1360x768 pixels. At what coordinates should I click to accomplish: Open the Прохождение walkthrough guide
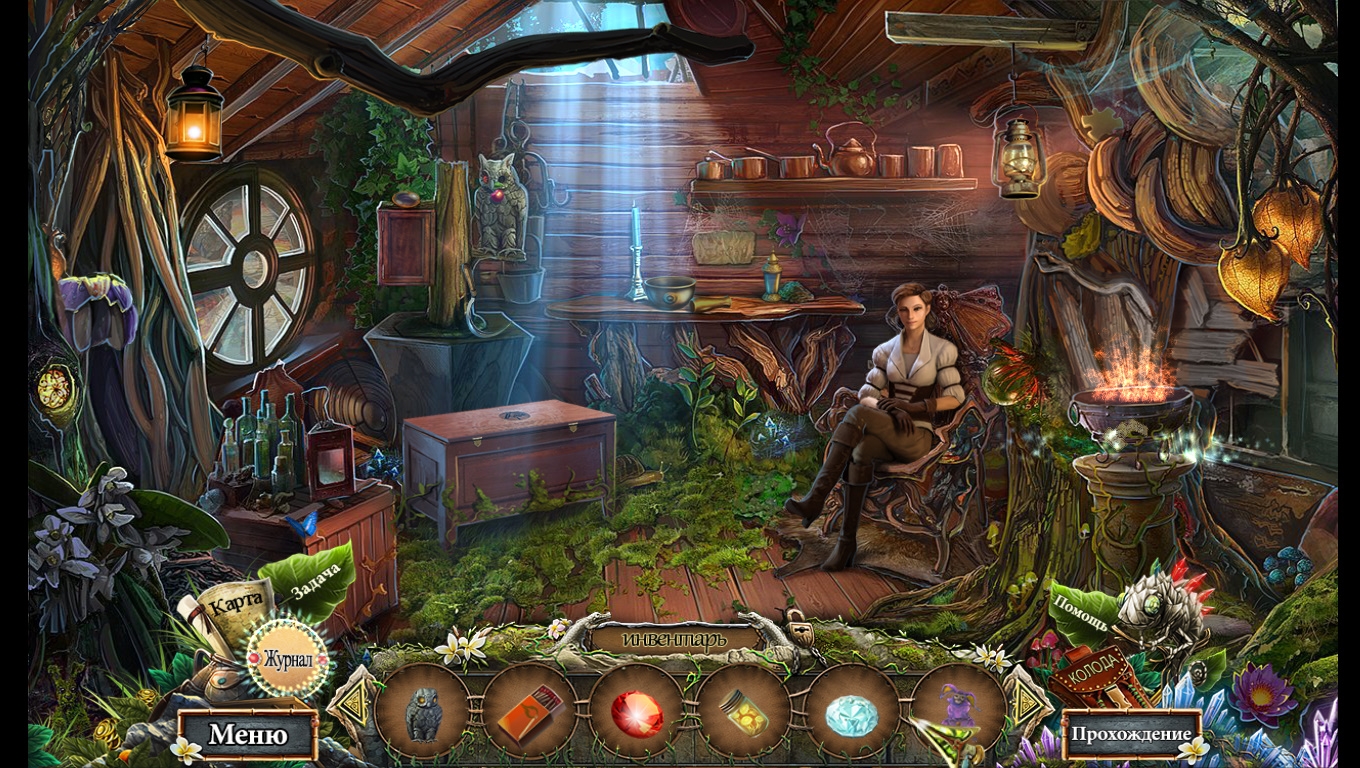point(1131,735)
